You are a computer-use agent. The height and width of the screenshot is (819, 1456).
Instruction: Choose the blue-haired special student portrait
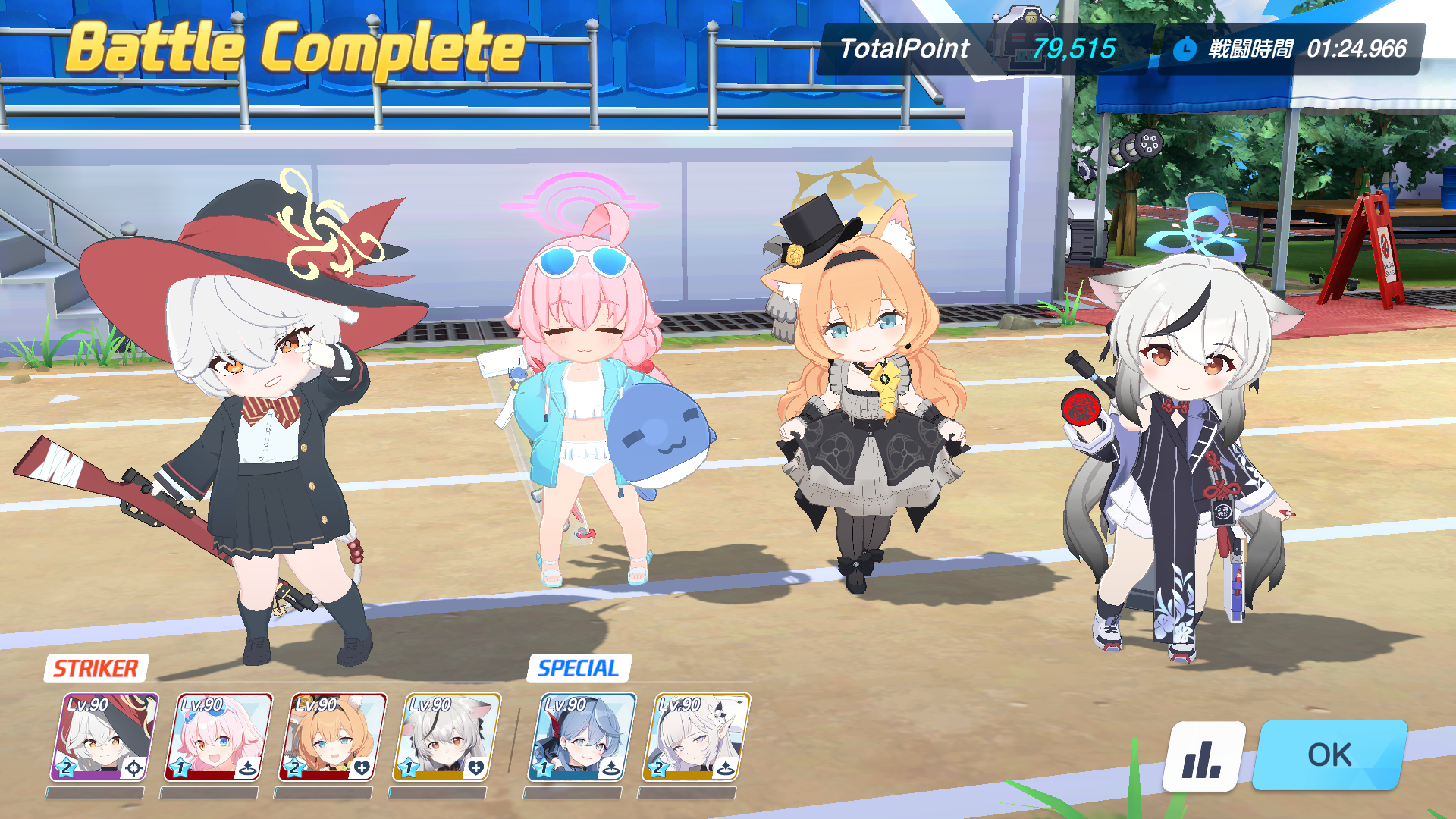tap(581, 737)
